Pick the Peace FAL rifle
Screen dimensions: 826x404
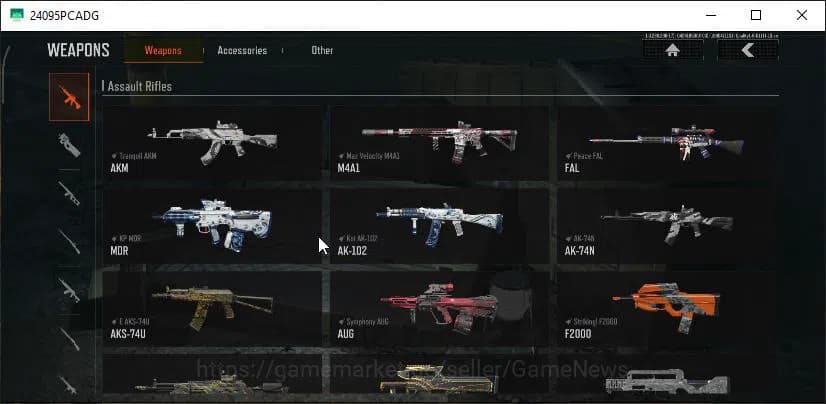[666, 145]
